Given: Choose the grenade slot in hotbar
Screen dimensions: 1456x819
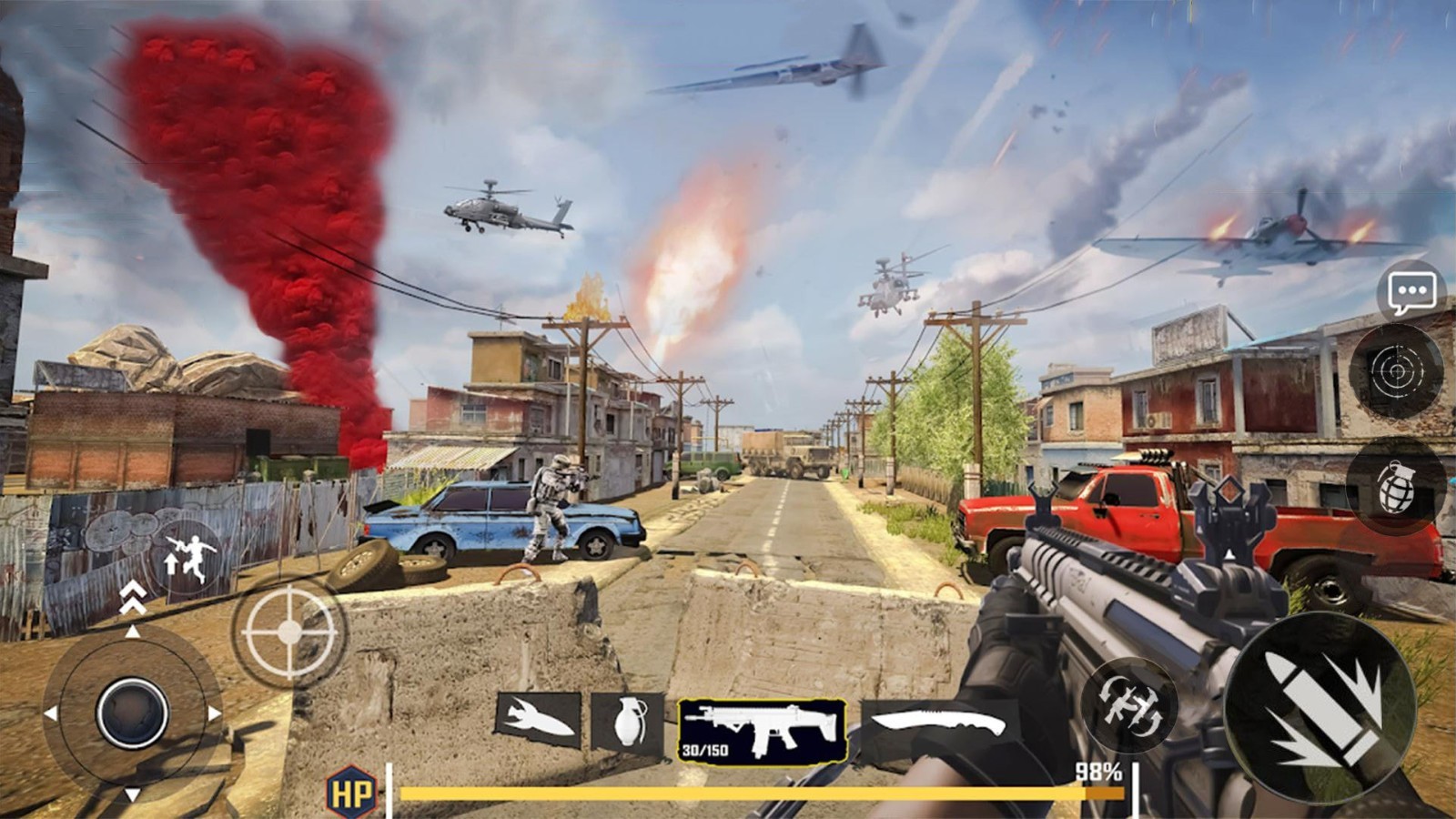Looking at the screenshot, I should click(627, 723).
